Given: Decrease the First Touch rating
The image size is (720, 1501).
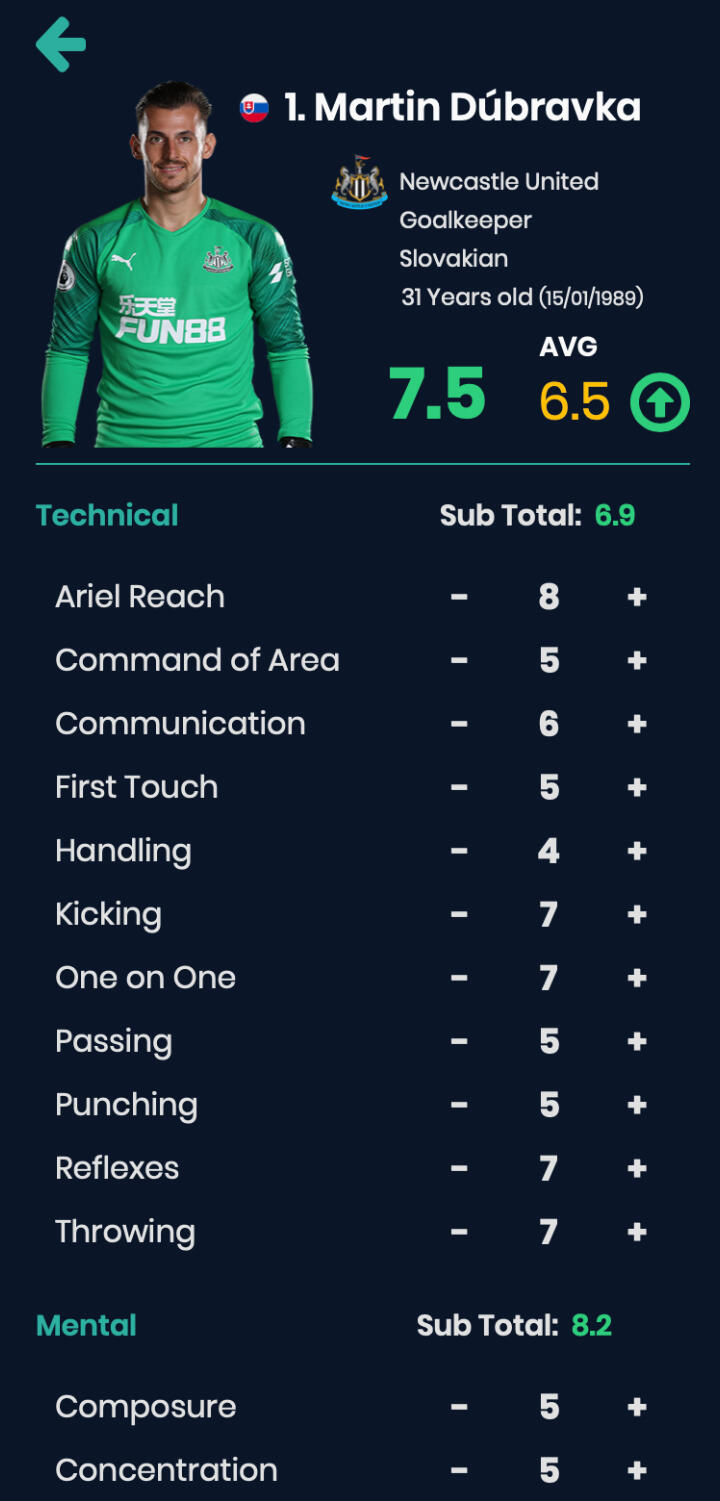Looking at the screenshot, I should pyautogui.click(x=459, y=788).
